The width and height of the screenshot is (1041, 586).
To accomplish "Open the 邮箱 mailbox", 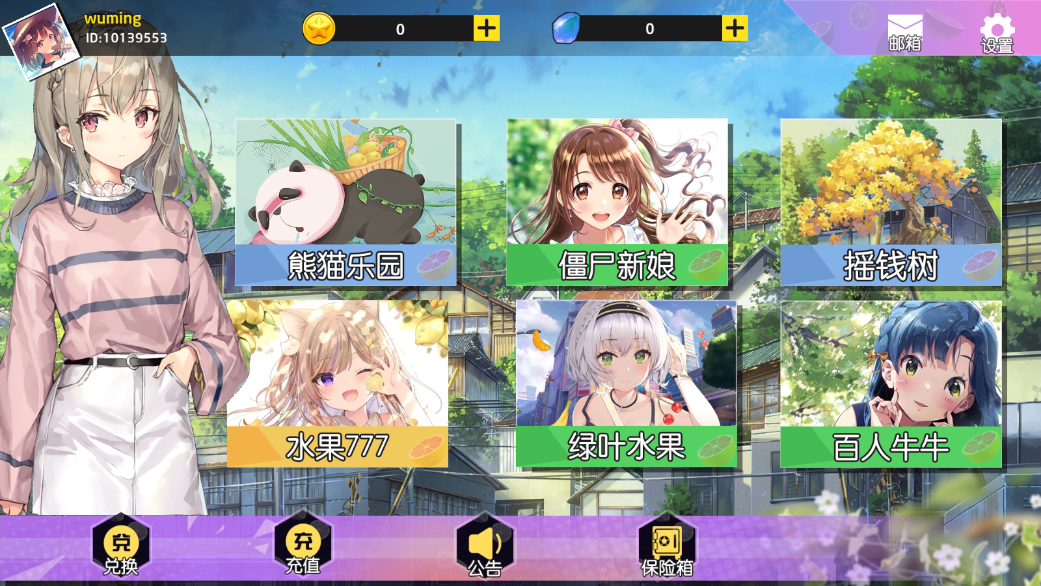I will point(905,32).
